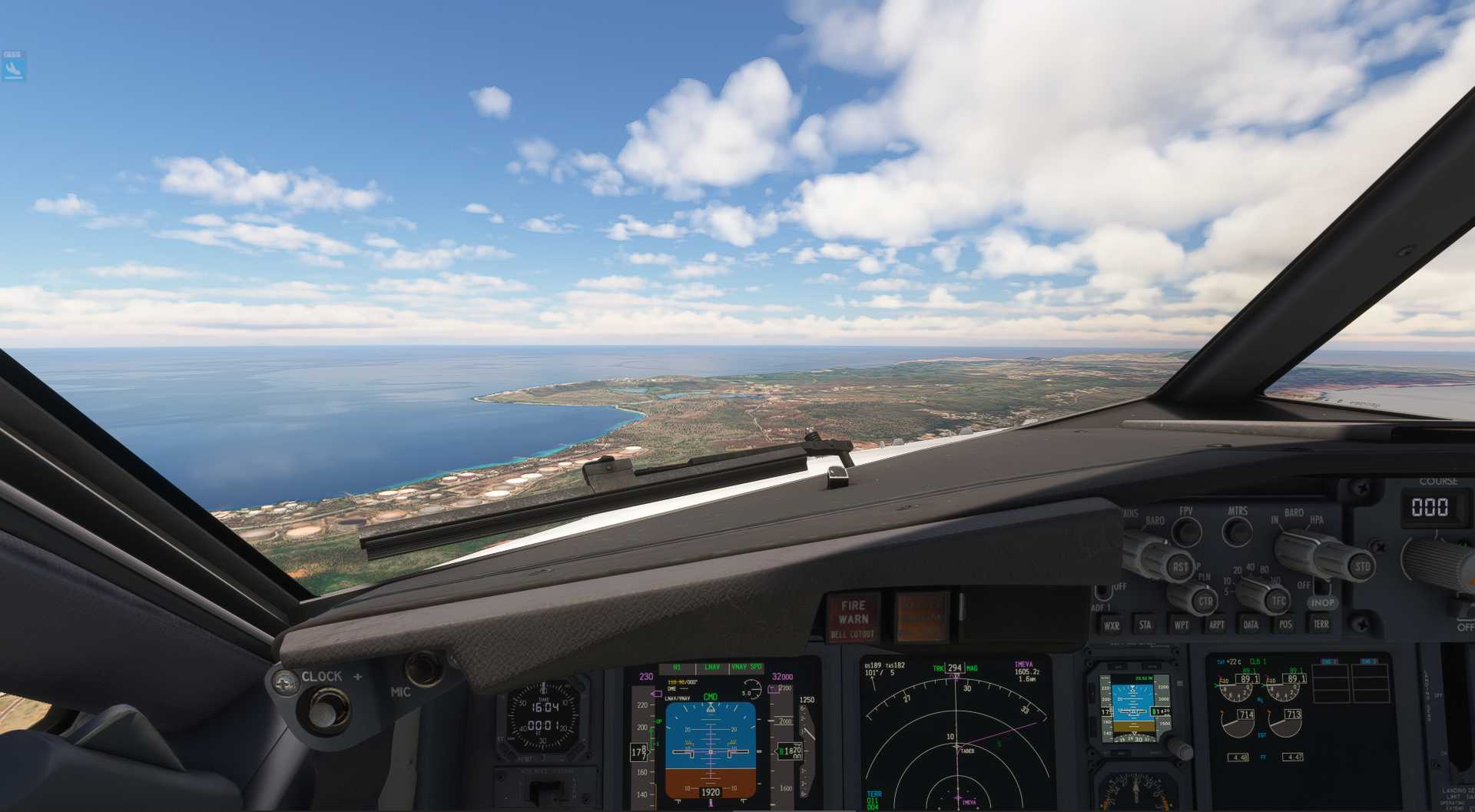This screenshot has width=1475, height=812.
Task: Toggle the MTRS meters altitude button
Action: (x=1237, y=530)
